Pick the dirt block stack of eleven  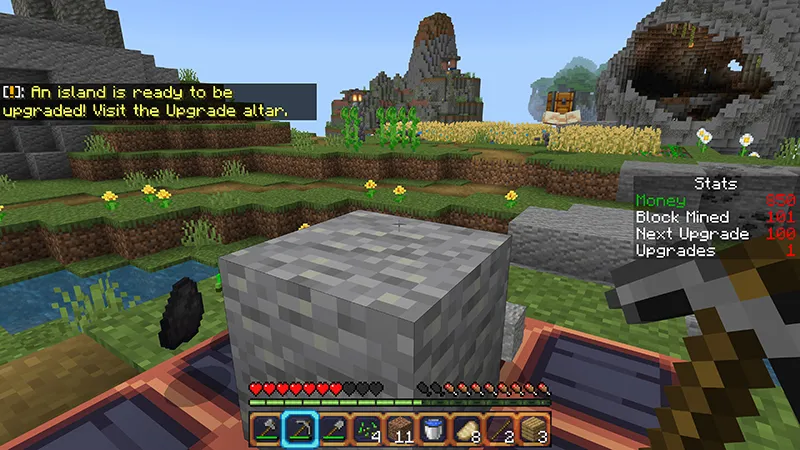(400, 430)
